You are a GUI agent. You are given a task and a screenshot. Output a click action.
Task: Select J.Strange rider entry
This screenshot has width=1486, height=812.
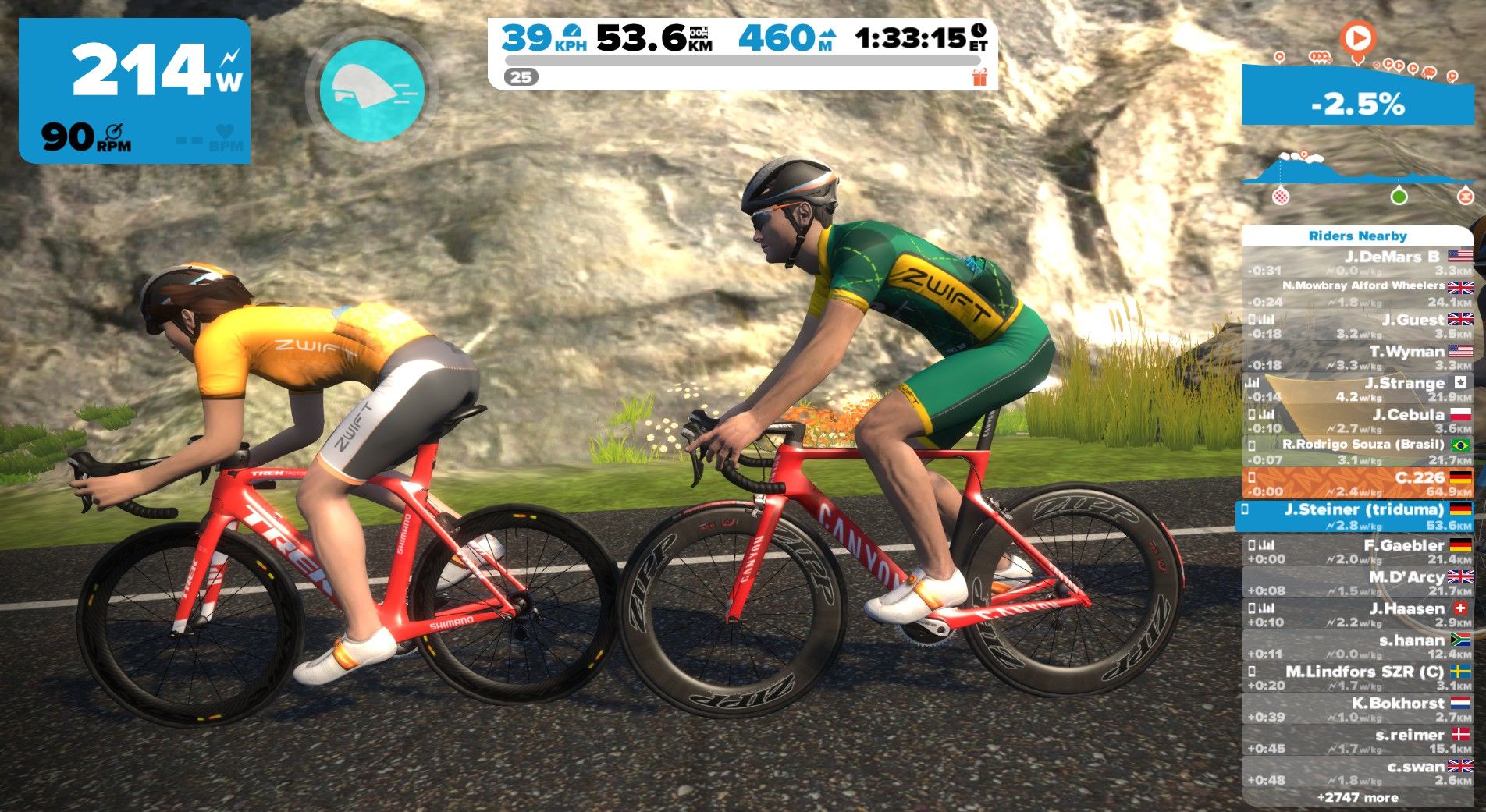(1358, 389)
